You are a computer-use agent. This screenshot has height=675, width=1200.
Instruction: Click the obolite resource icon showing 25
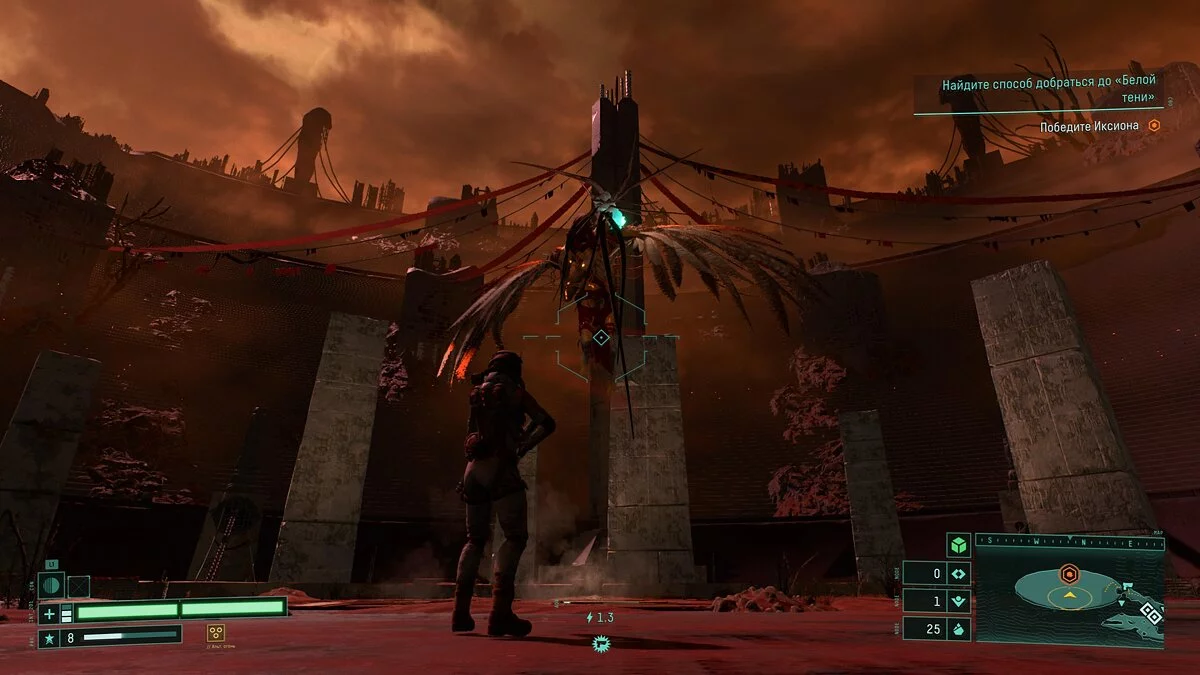click(x=958, y=629)
